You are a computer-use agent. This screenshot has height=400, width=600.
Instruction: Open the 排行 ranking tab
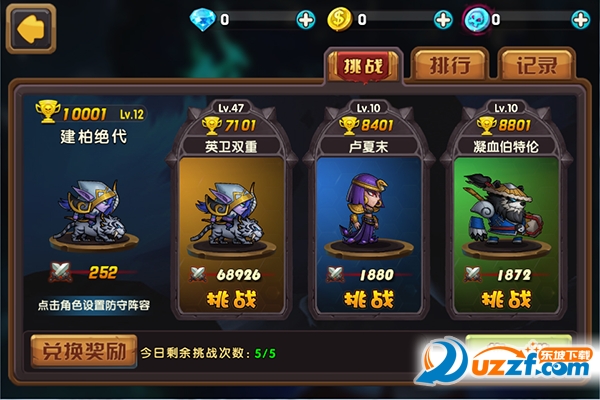(x=450, y=66)
